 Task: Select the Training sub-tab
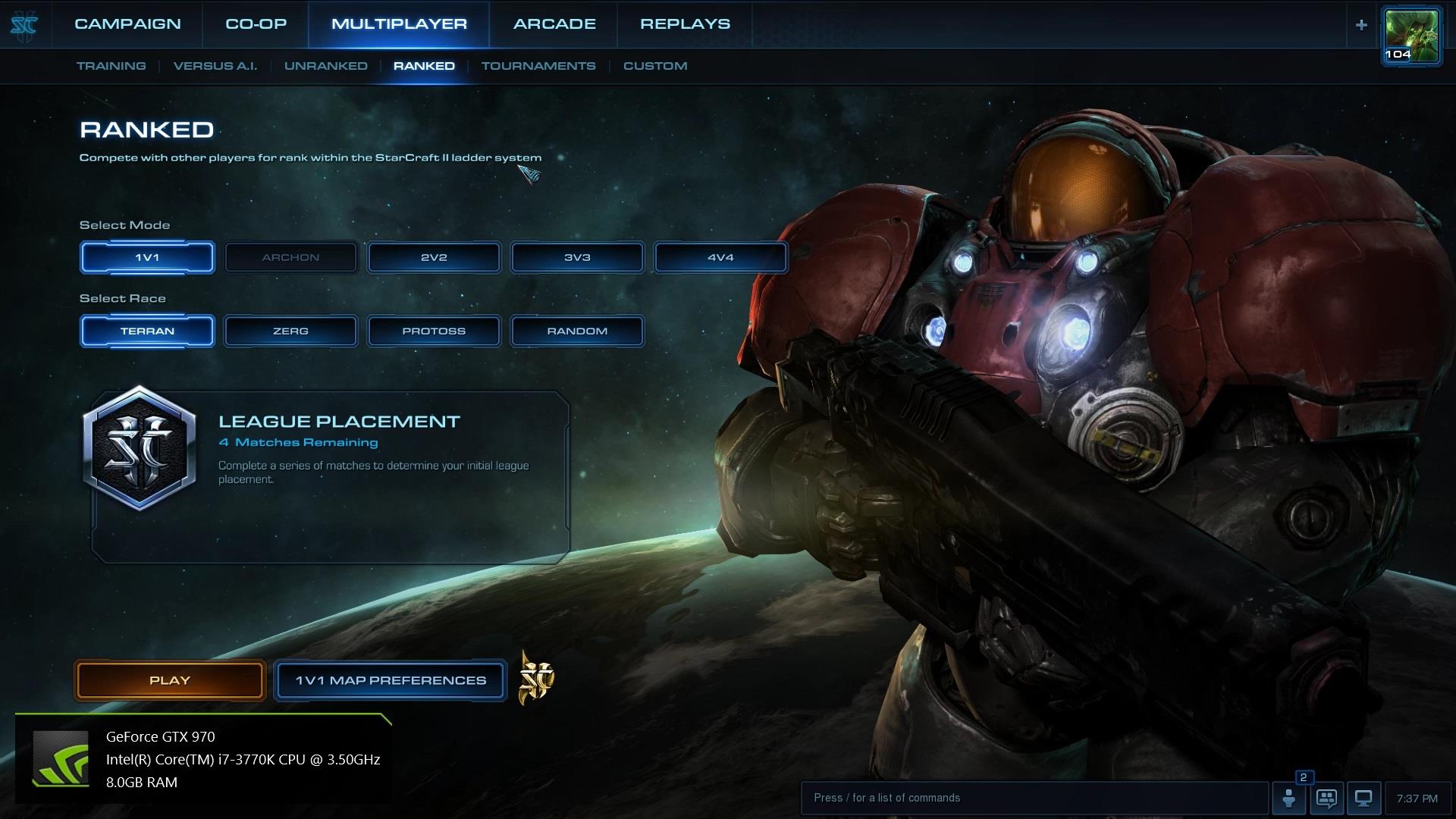point(111,66)
